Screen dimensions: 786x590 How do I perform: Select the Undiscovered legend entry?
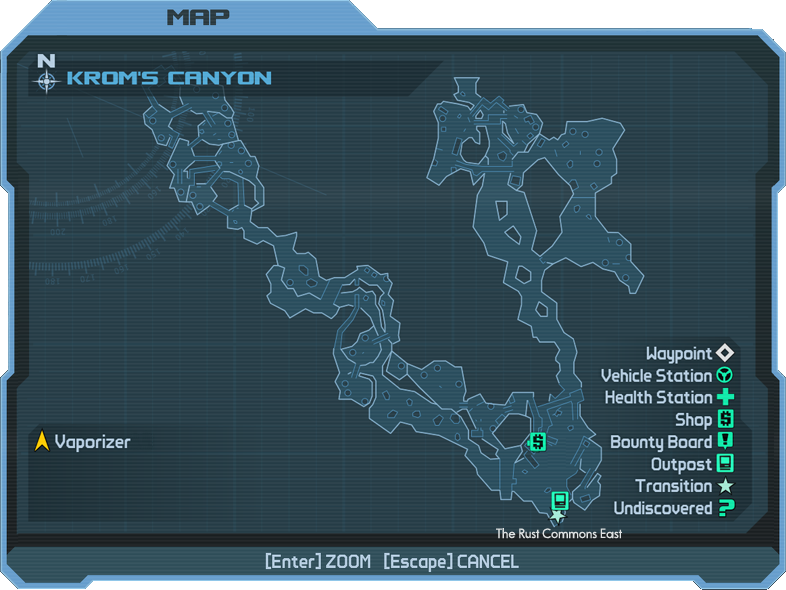(674, 508)
